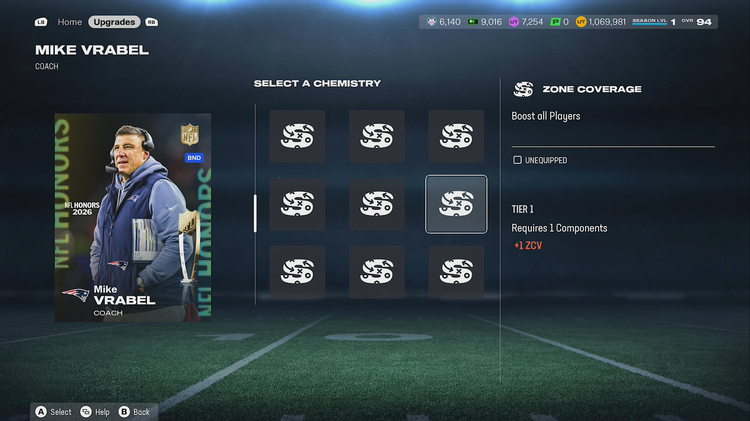
Task: Click the Mike Vrabel coach card
Action: [133, 217]
